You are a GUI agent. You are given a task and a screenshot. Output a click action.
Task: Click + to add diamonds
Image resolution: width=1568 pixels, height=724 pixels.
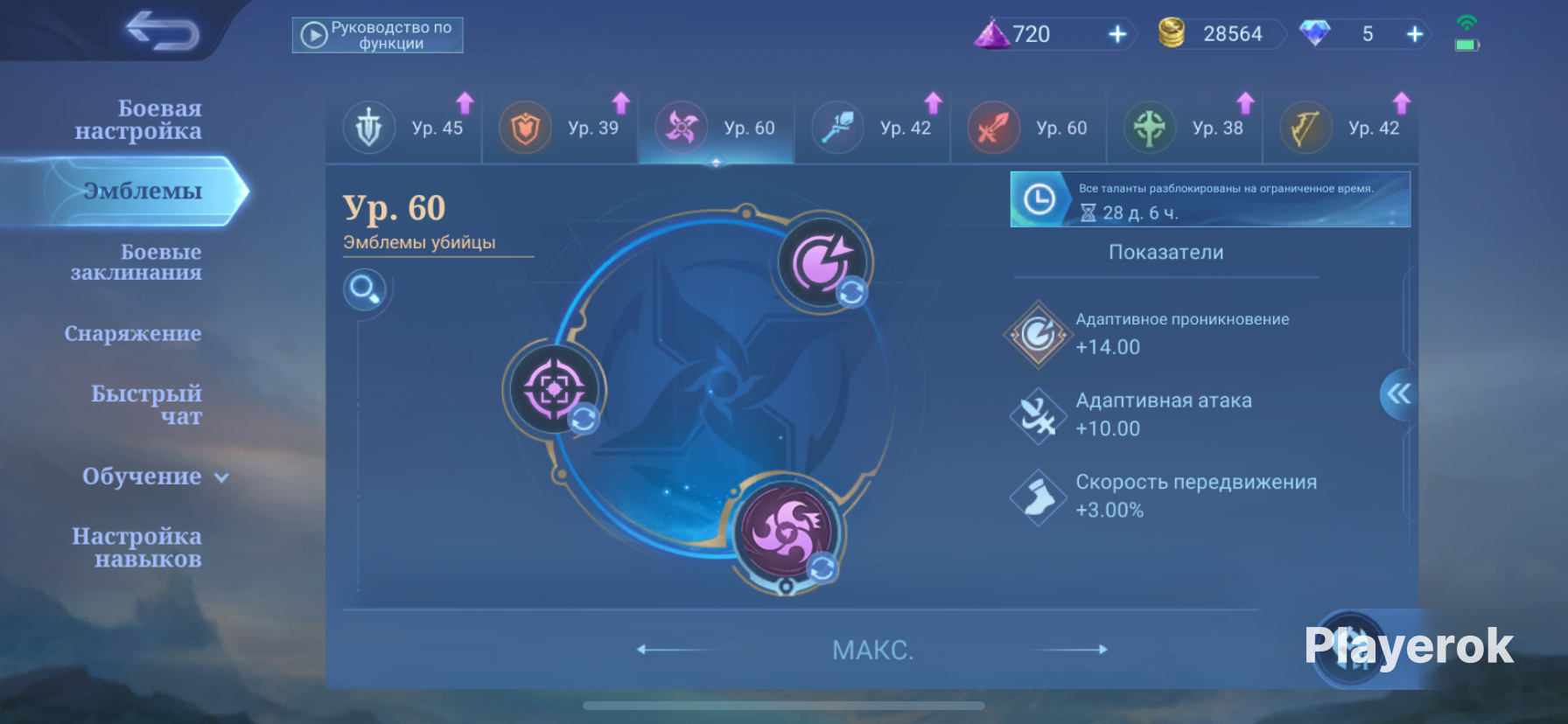(x=1414, y=34)
